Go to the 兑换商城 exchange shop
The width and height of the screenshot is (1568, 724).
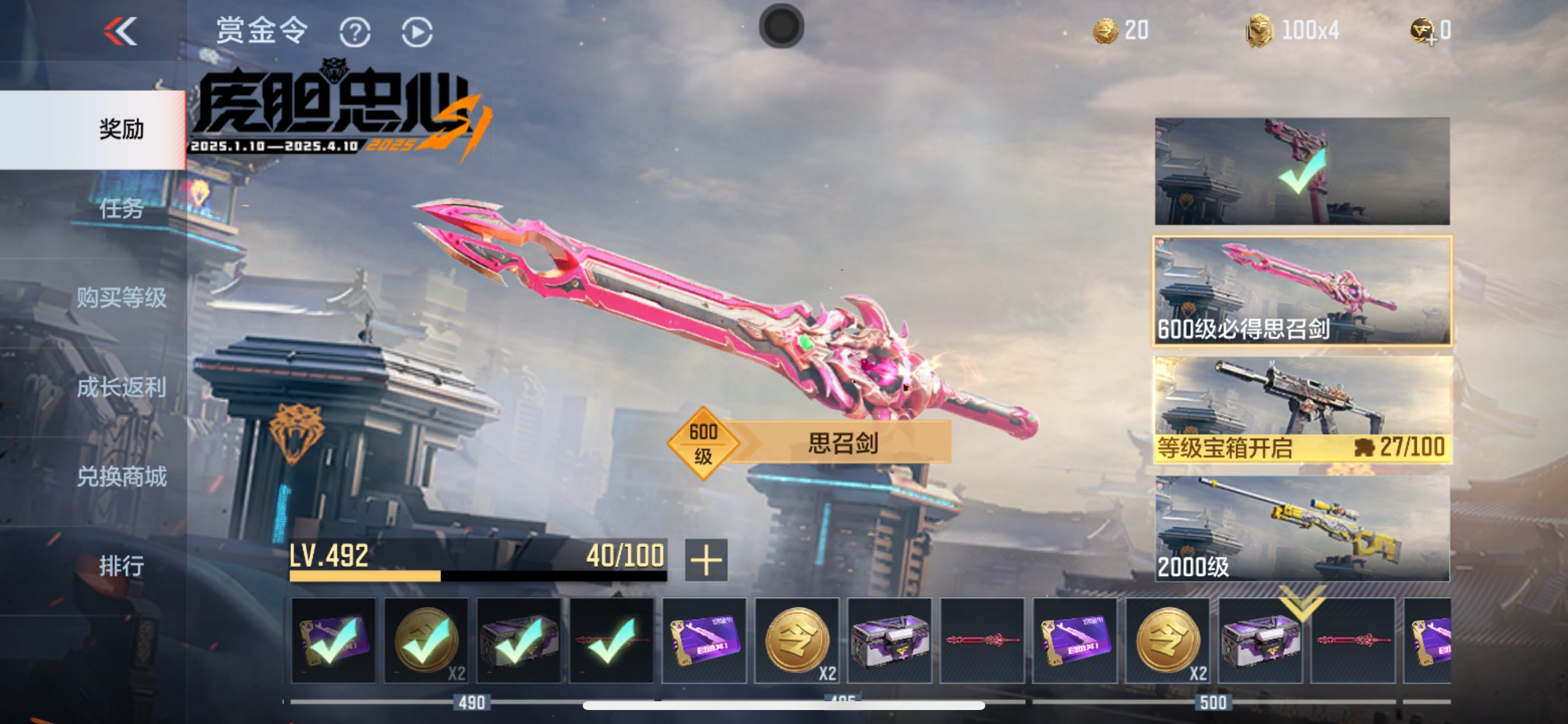tap(121, 476)
